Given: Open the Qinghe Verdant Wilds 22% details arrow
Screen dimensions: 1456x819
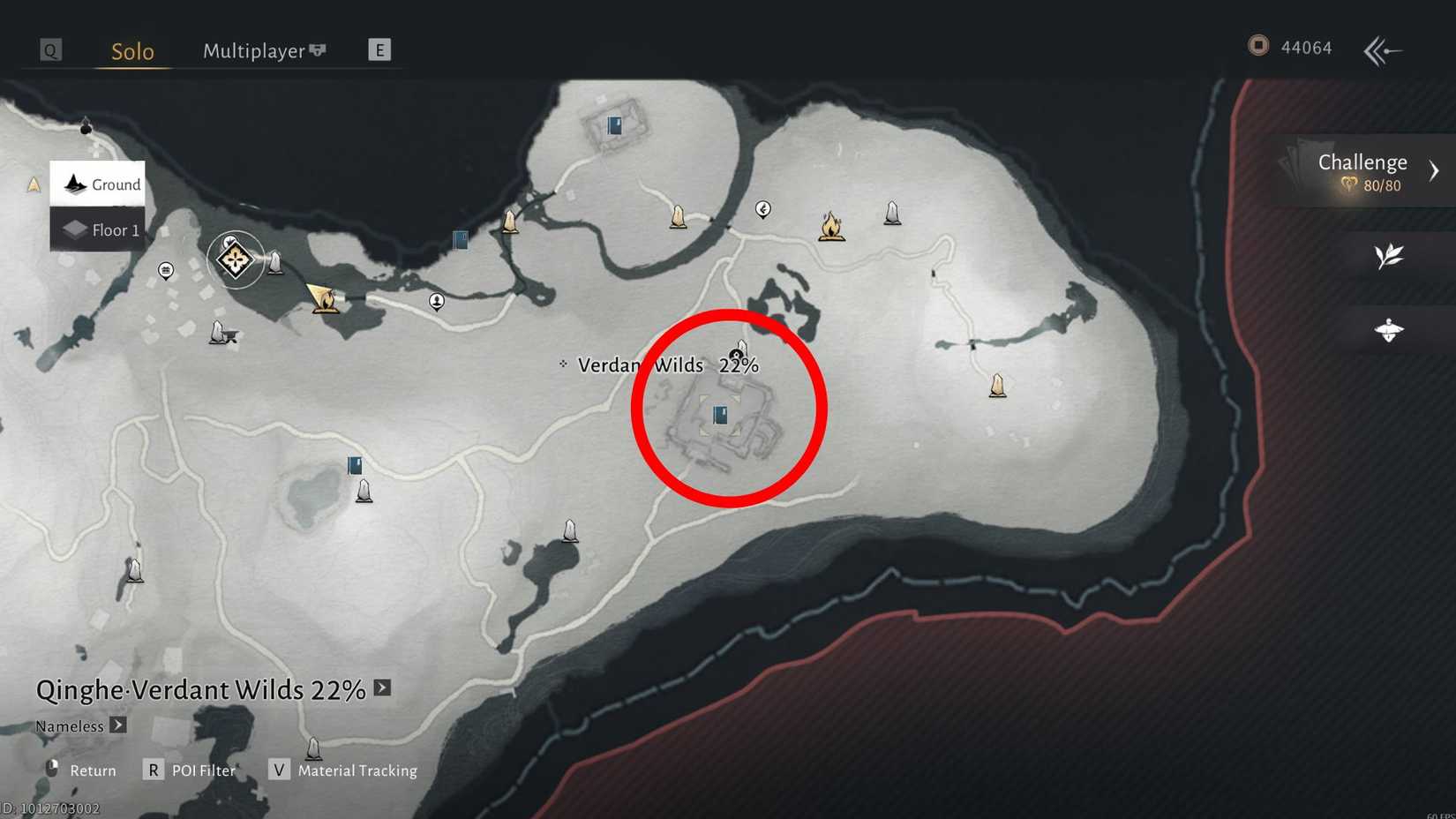Looking at the screenshot, I should 380,688.
